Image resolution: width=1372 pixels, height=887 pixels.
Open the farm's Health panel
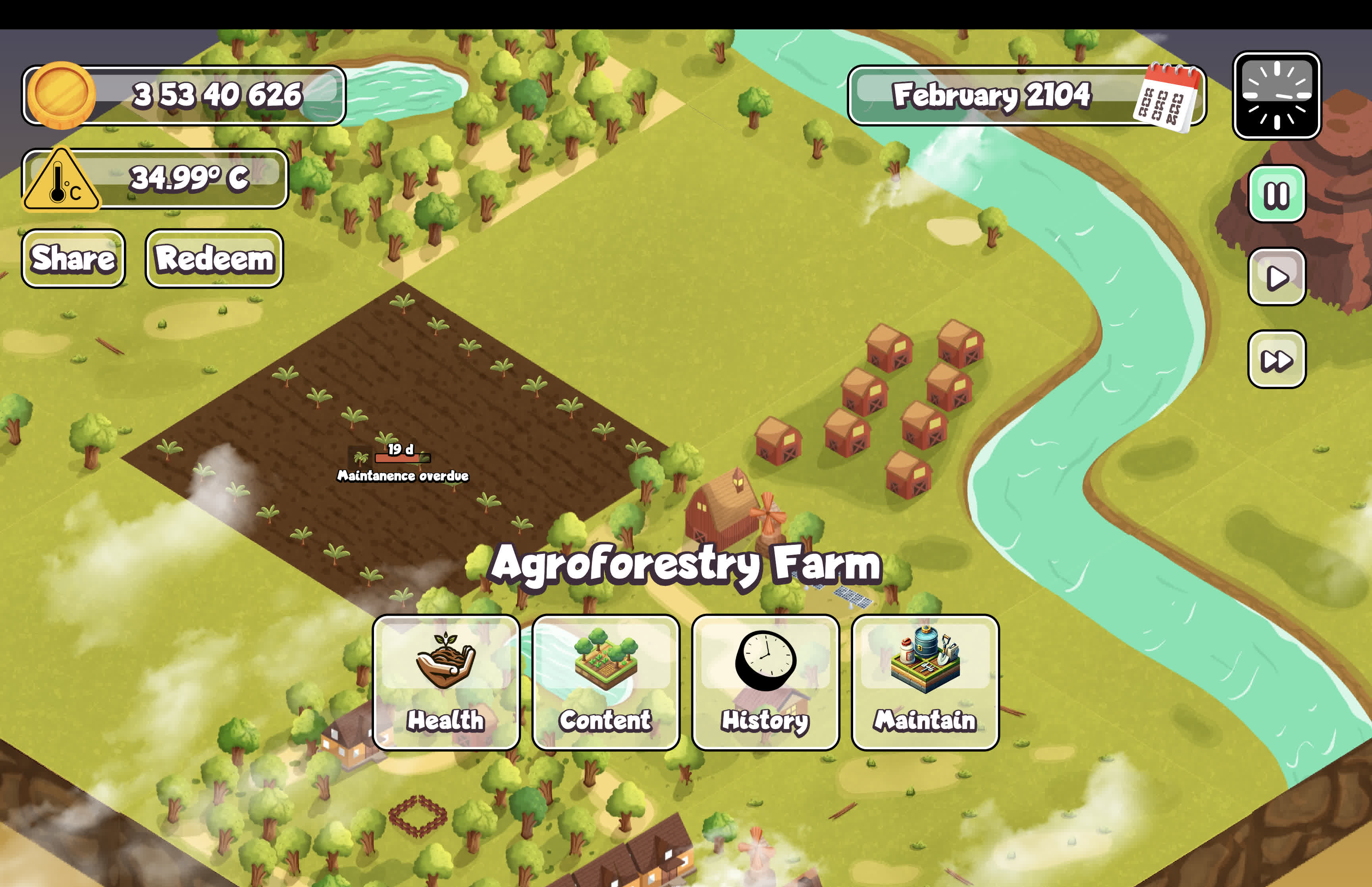pyautogui.click(x=446, y=683)
